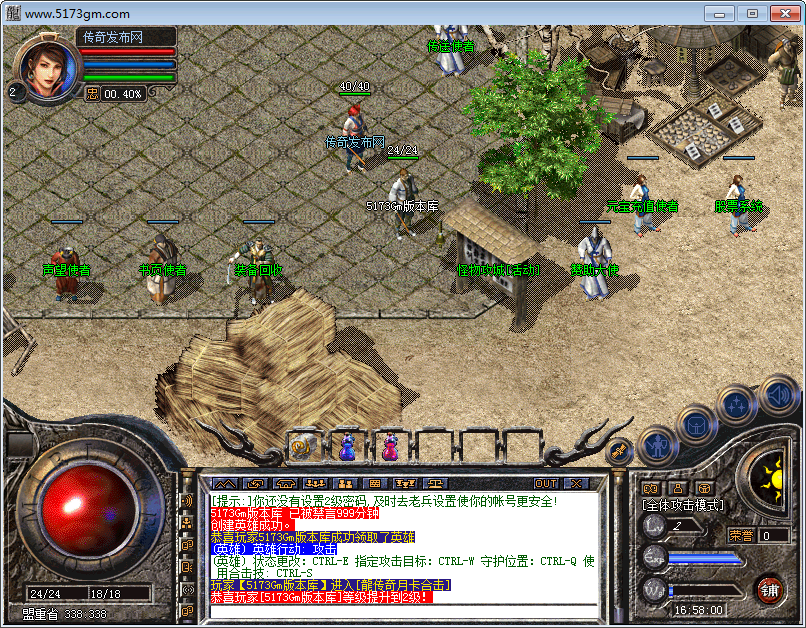
Task: Click the OUT button above the chat
Action: coord(546,484)
